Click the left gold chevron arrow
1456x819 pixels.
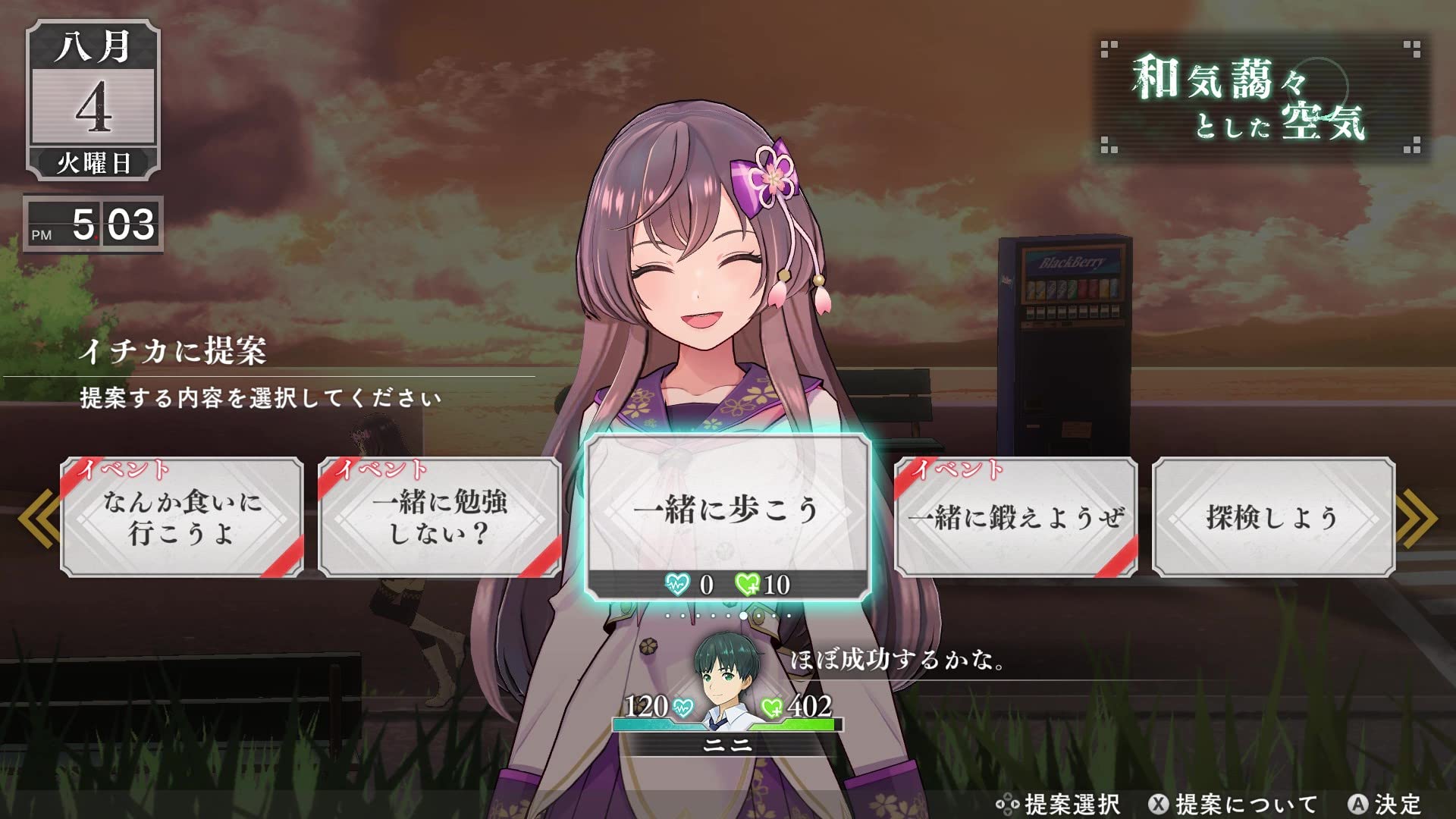click(x=39, y=517)
